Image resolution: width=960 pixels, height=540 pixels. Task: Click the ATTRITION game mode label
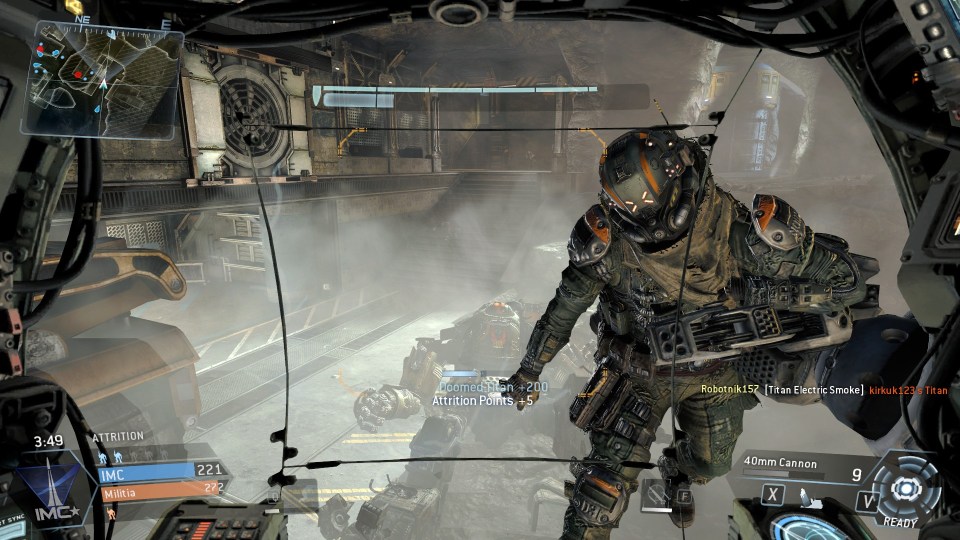[x=118, y=437]
